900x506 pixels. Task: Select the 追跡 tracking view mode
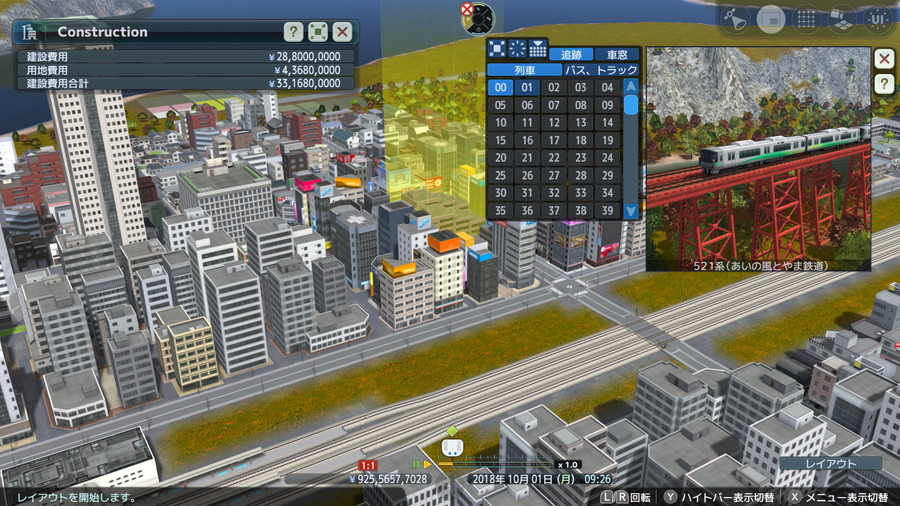point(571,54)
